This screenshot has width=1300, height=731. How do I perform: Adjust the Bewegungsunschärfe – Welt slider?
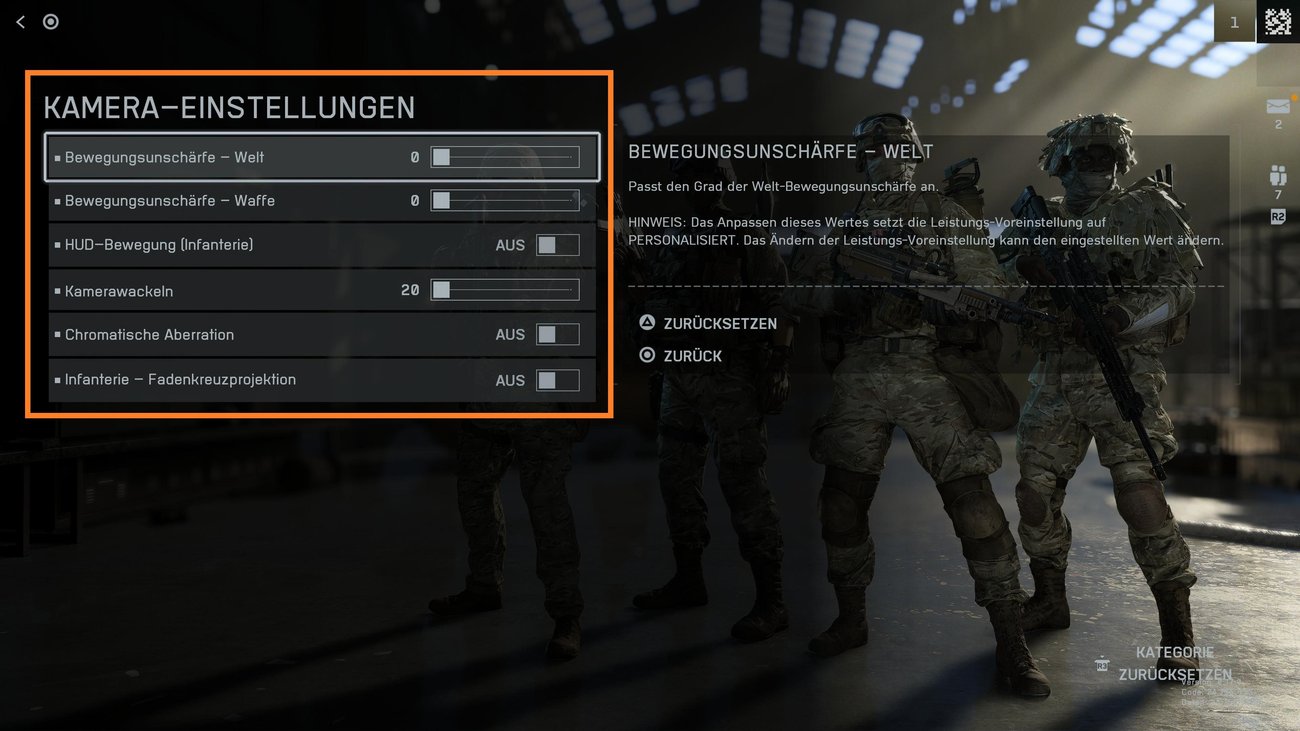pos(505,158)
